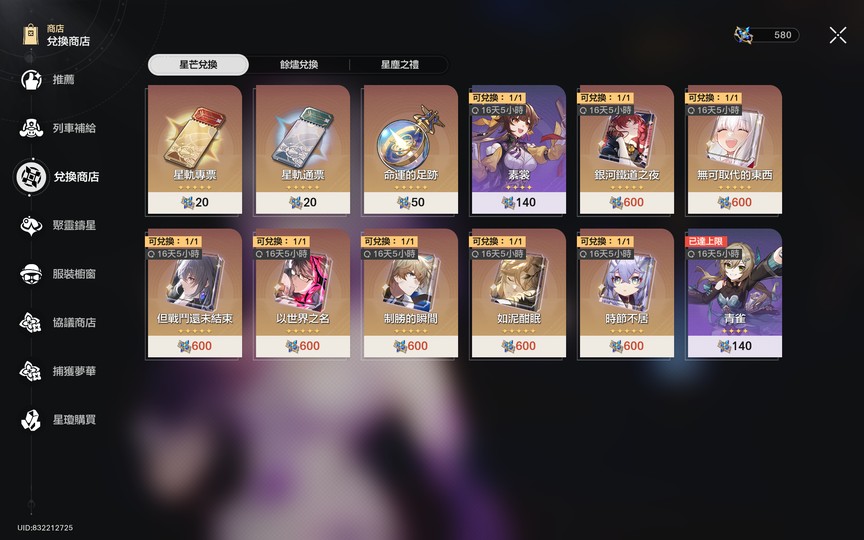Select the 但戰鬥還未結束 light cone

tap(194, 293)
